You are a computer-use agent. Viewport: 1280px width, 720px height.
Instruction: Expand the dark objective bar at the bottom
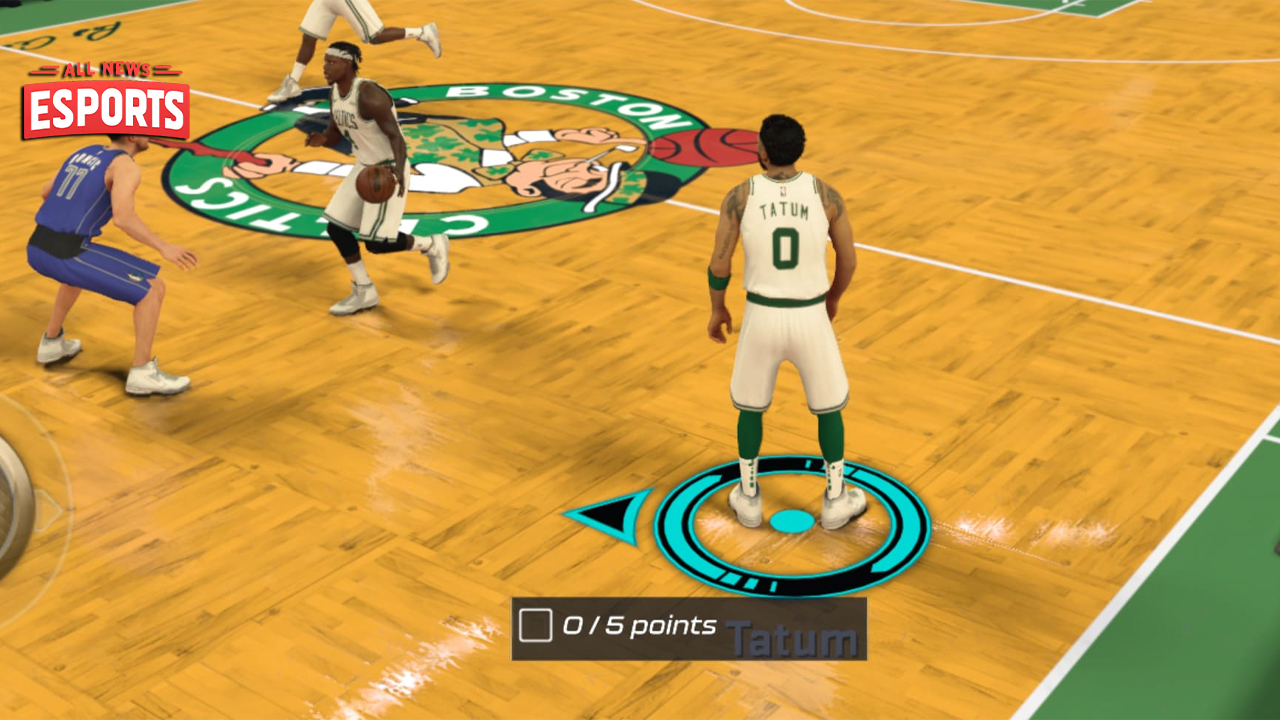690,630
